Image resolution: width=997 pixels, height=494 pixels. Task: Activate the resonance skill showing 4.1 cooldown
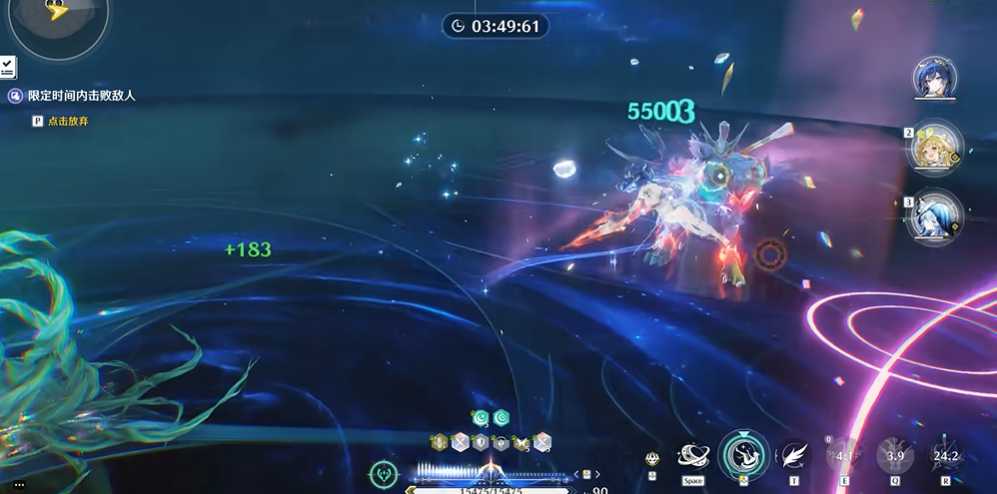click(844, 456)
